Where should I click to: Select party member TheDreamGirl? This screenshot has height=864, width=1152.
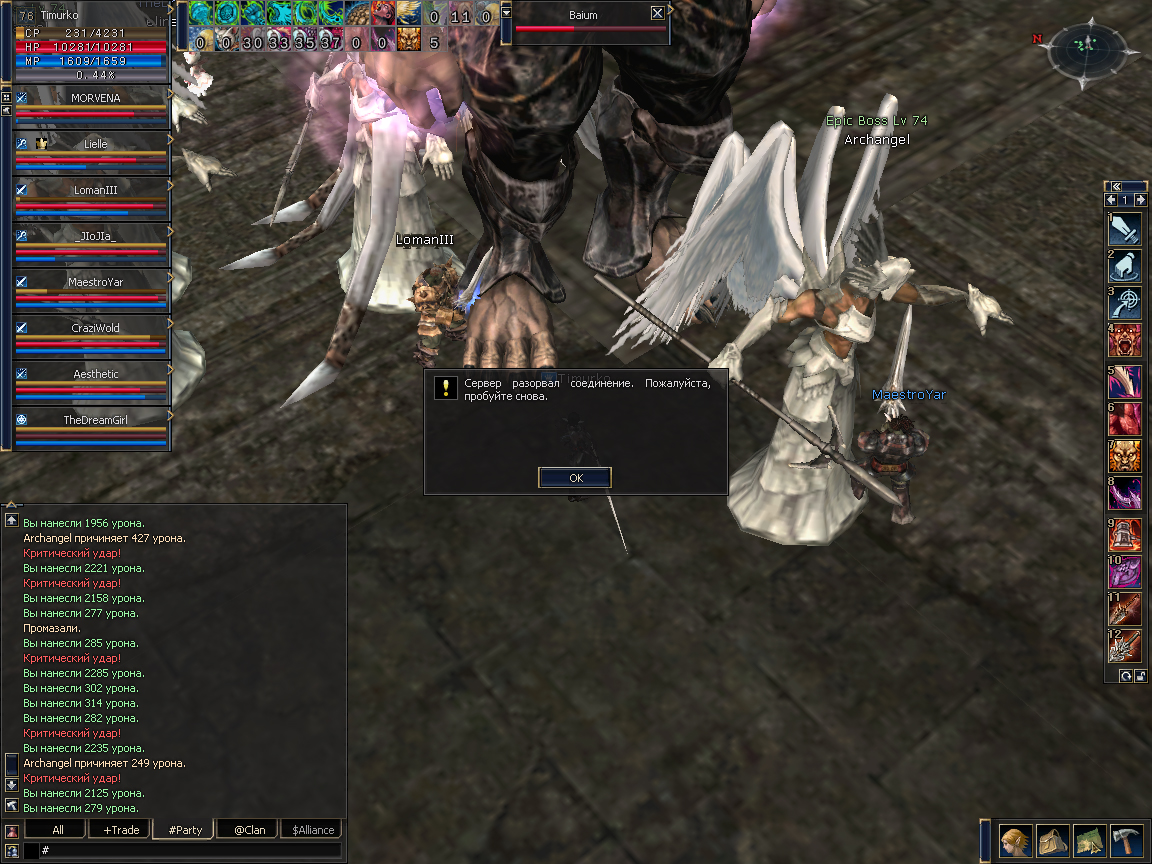click(x=95, y=421)
